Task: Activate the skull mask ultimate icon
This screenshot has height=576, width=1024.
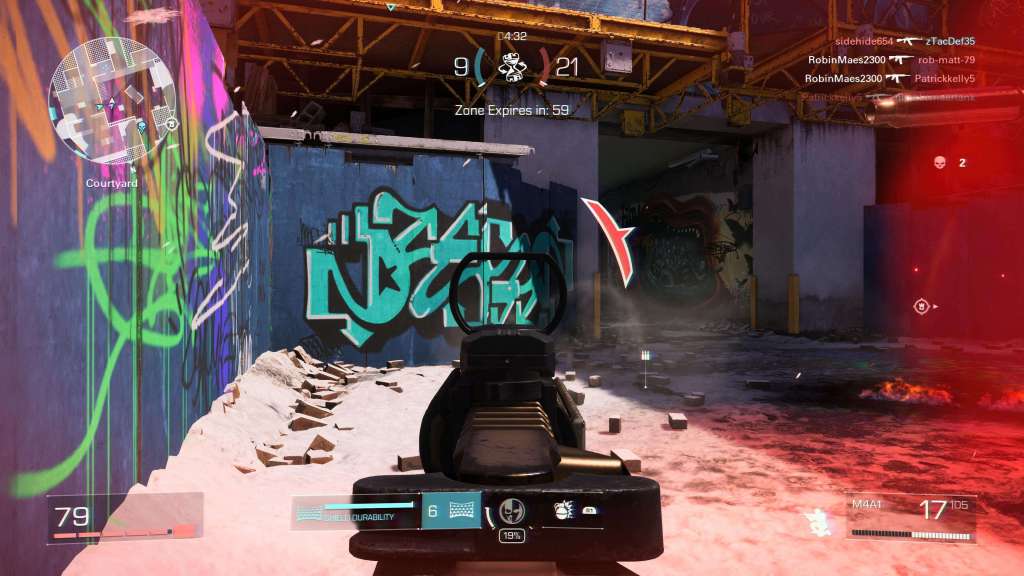Action: click(x=512, y=511)
